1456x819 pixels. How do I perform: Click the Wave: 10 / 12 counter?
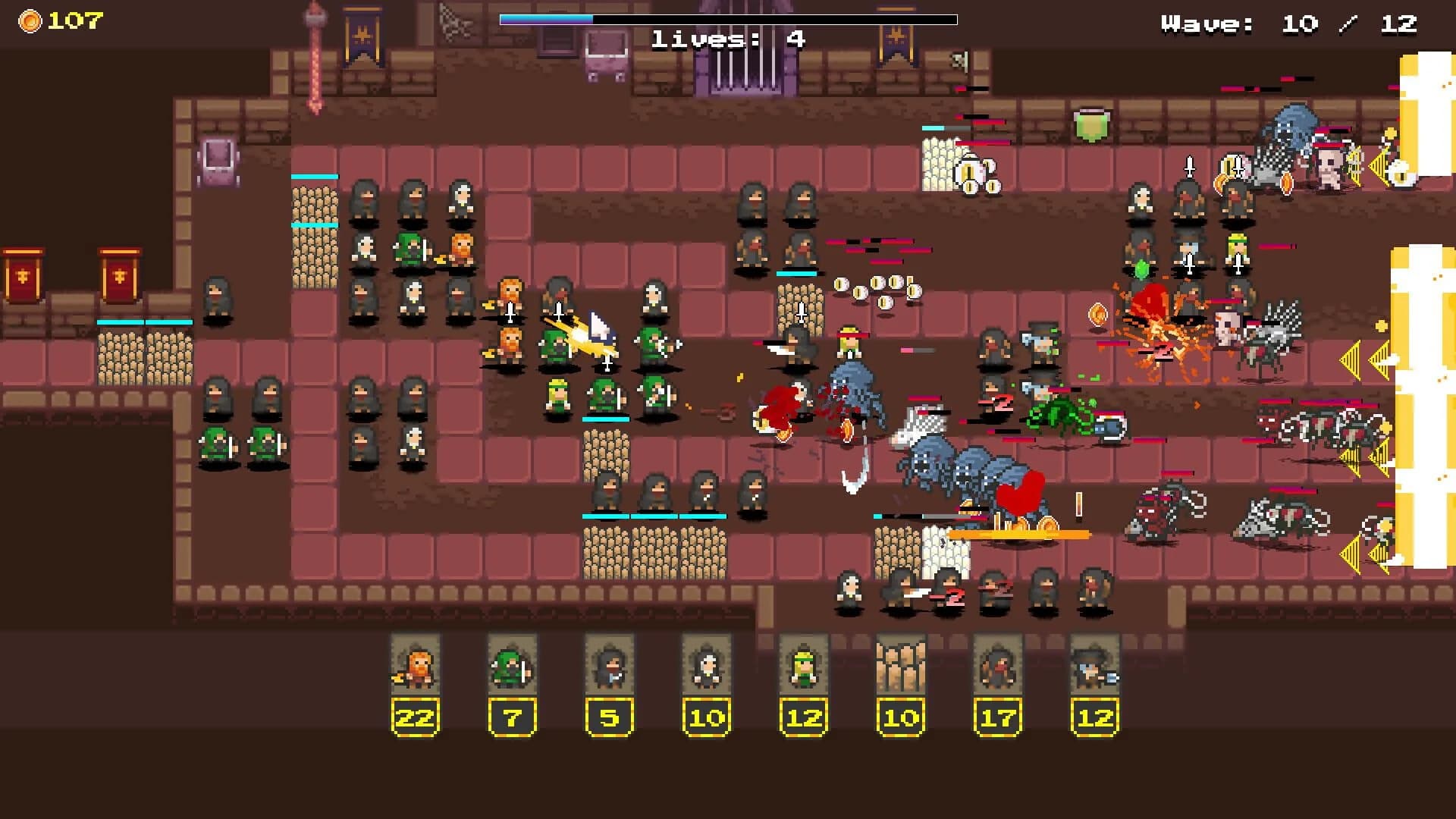click(1289, 24)
